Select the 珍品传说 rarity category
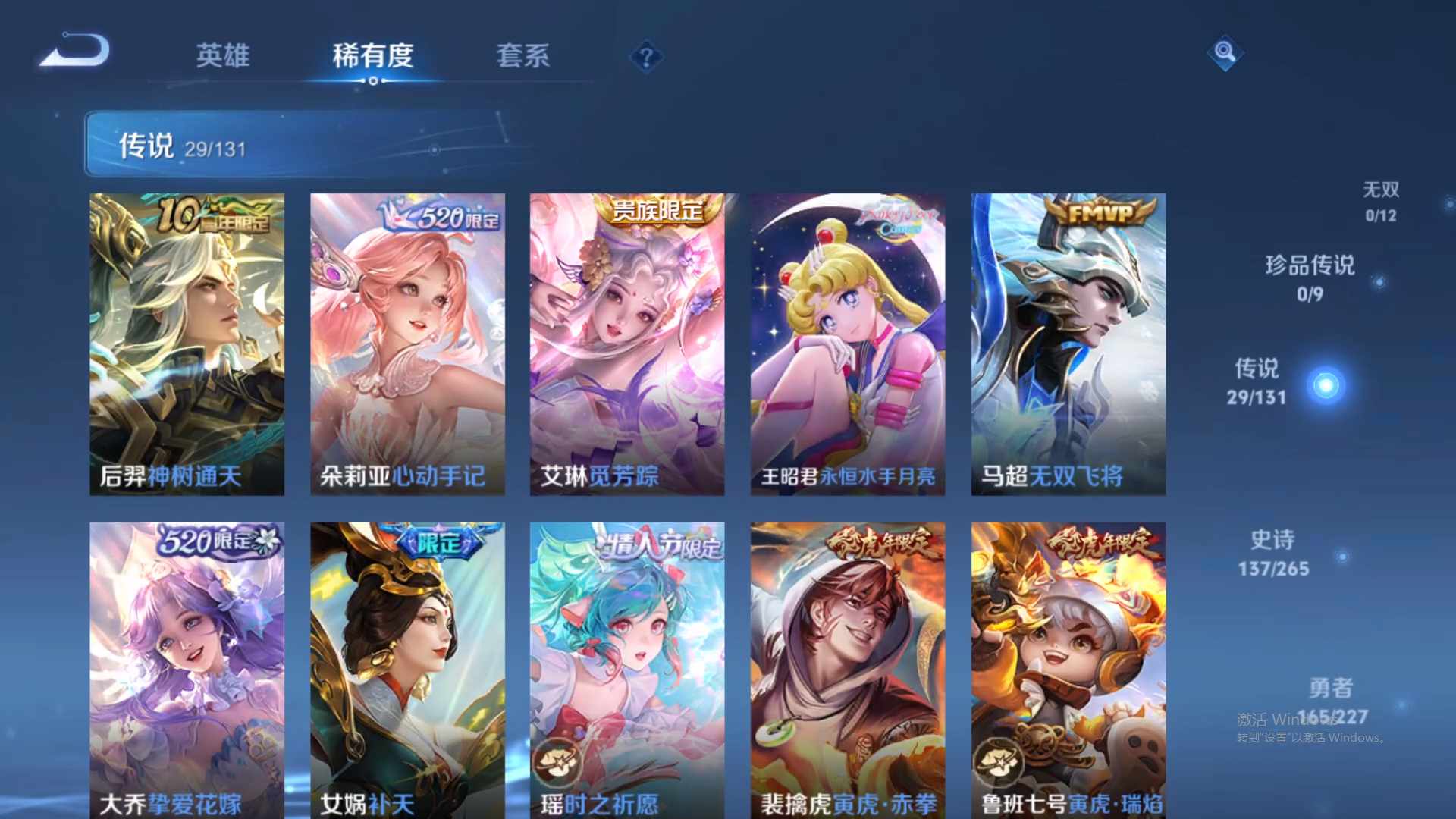Image resolution: width=1456 pixels, height=819 pixels. (1310, 278)
